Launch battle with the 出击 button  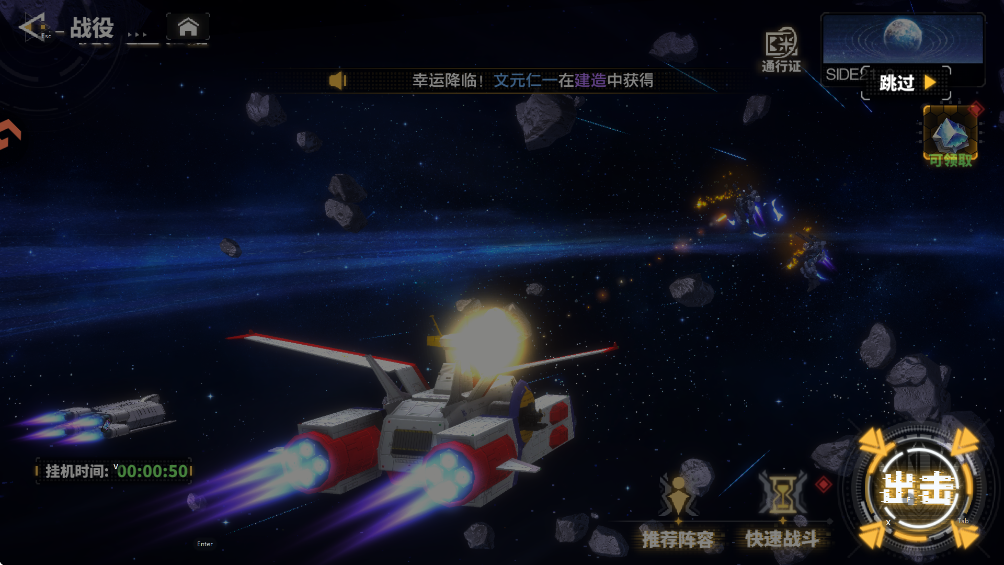point(918,488)
